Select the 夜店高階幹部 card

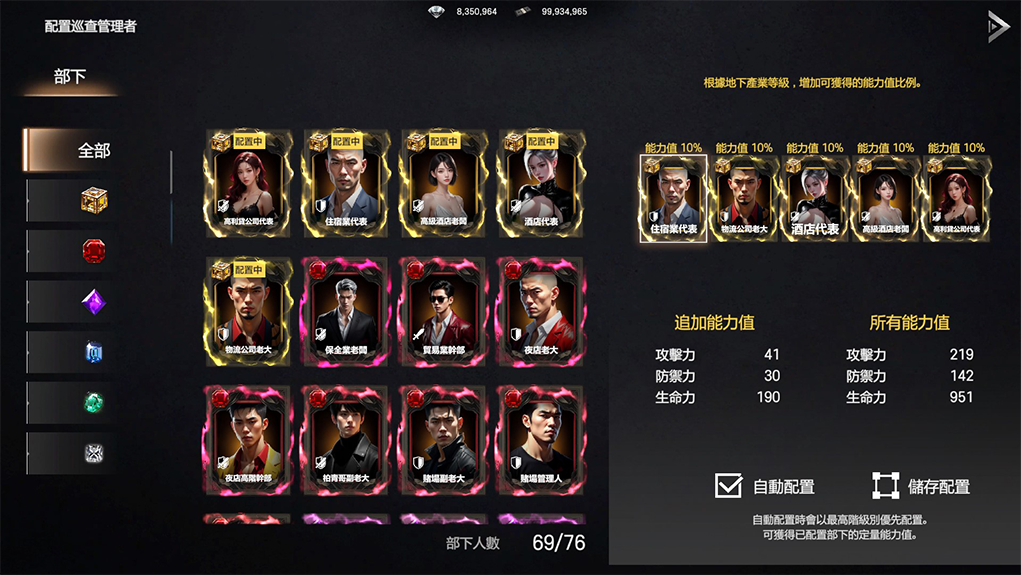tap(247, 440)
